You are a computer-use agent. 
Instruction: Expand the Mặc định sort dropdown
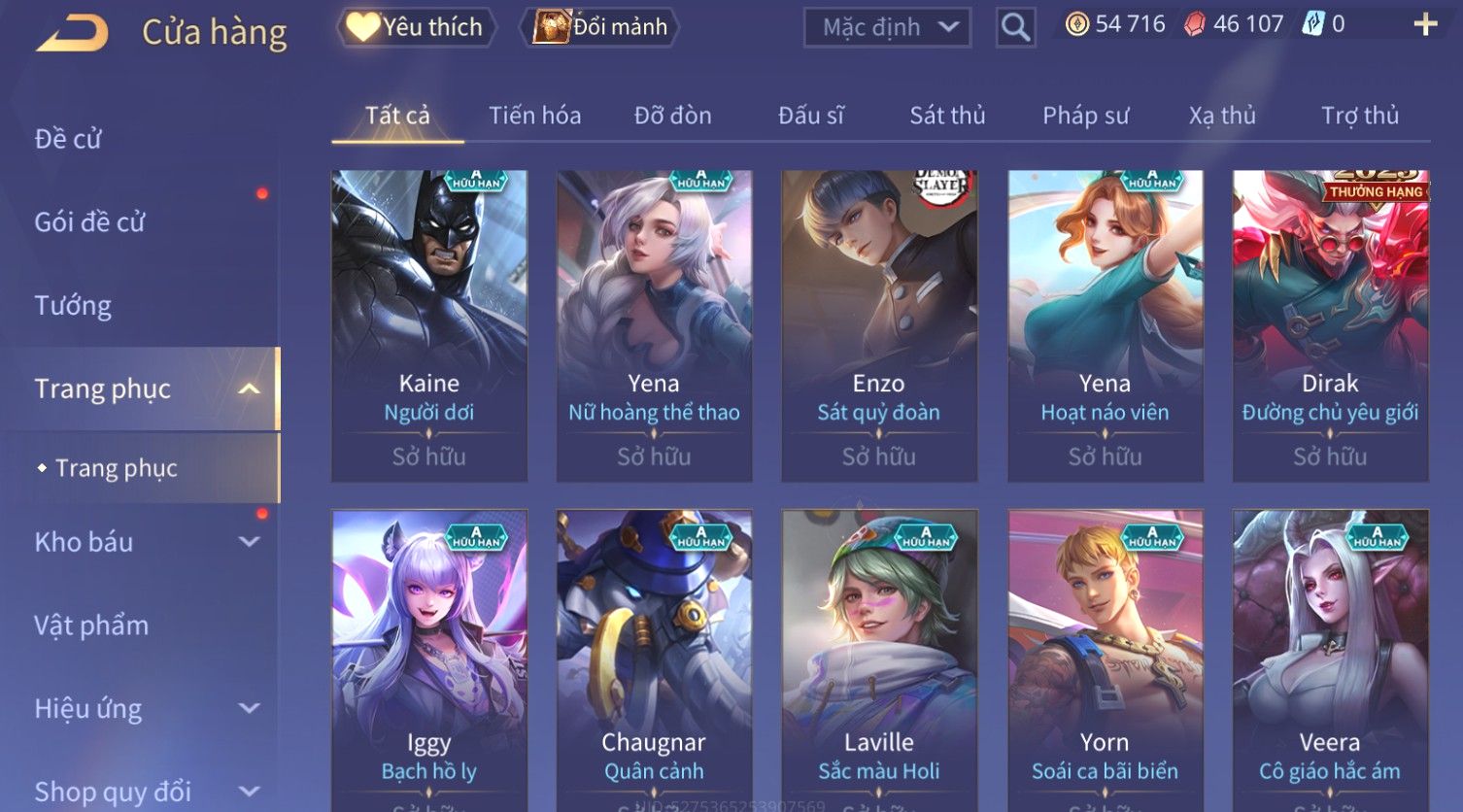(887, 27)
